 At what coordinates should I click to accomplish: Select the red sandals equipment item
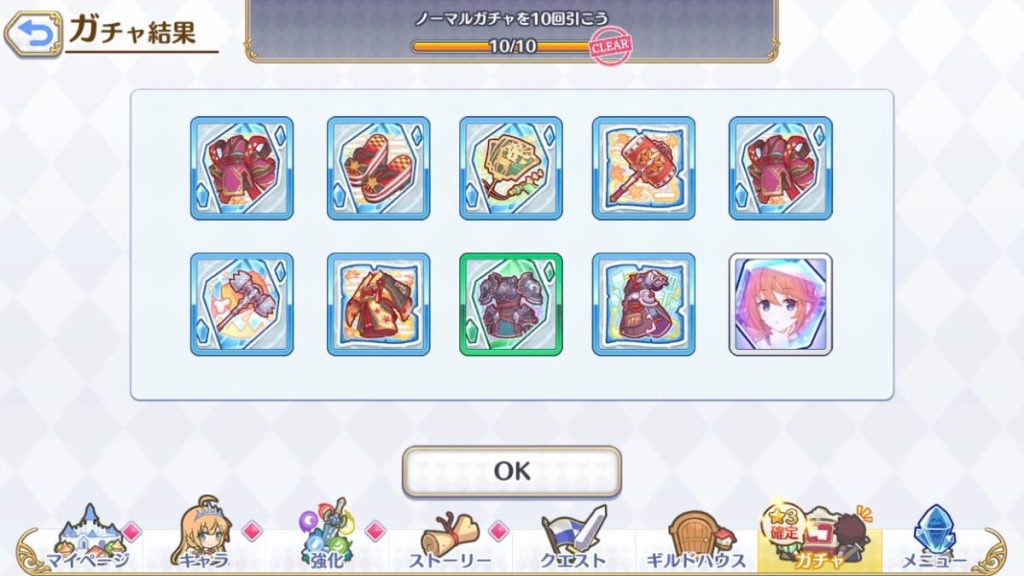click(378, 168)
